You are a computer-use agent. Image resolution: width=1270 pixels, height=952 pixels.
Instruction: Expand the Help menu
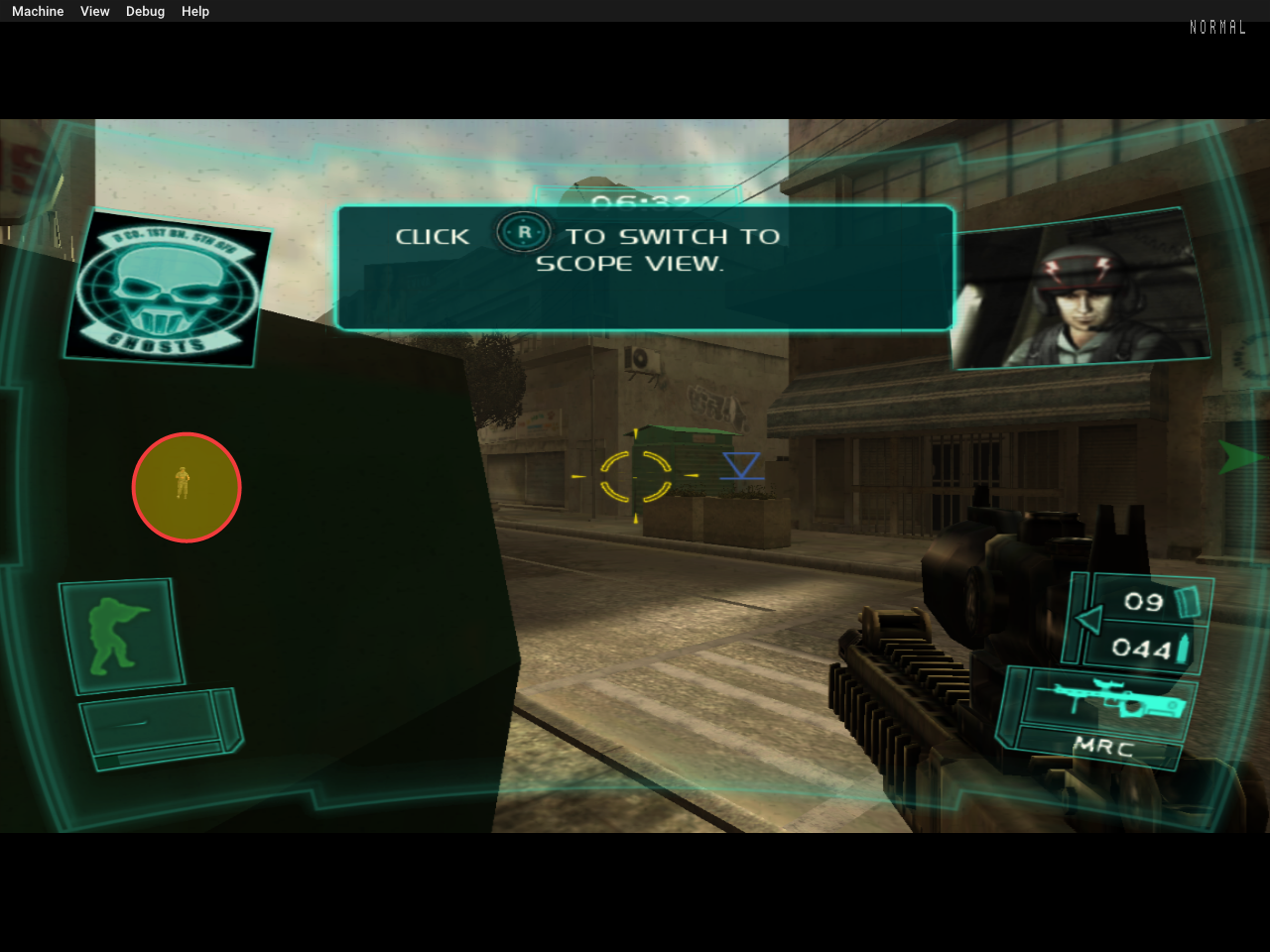tap(194, 11)
